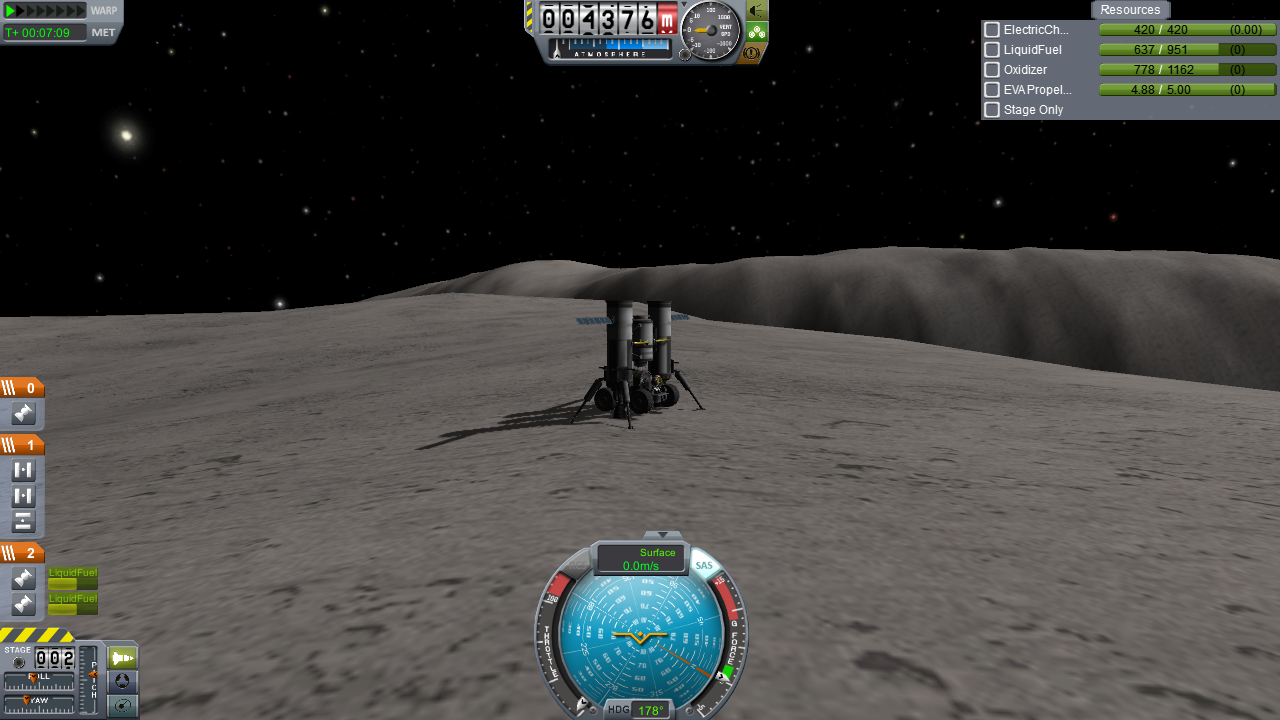
Task: Toggle the green landing gear button
Action: pyautogui.click(x=757, y=32)
